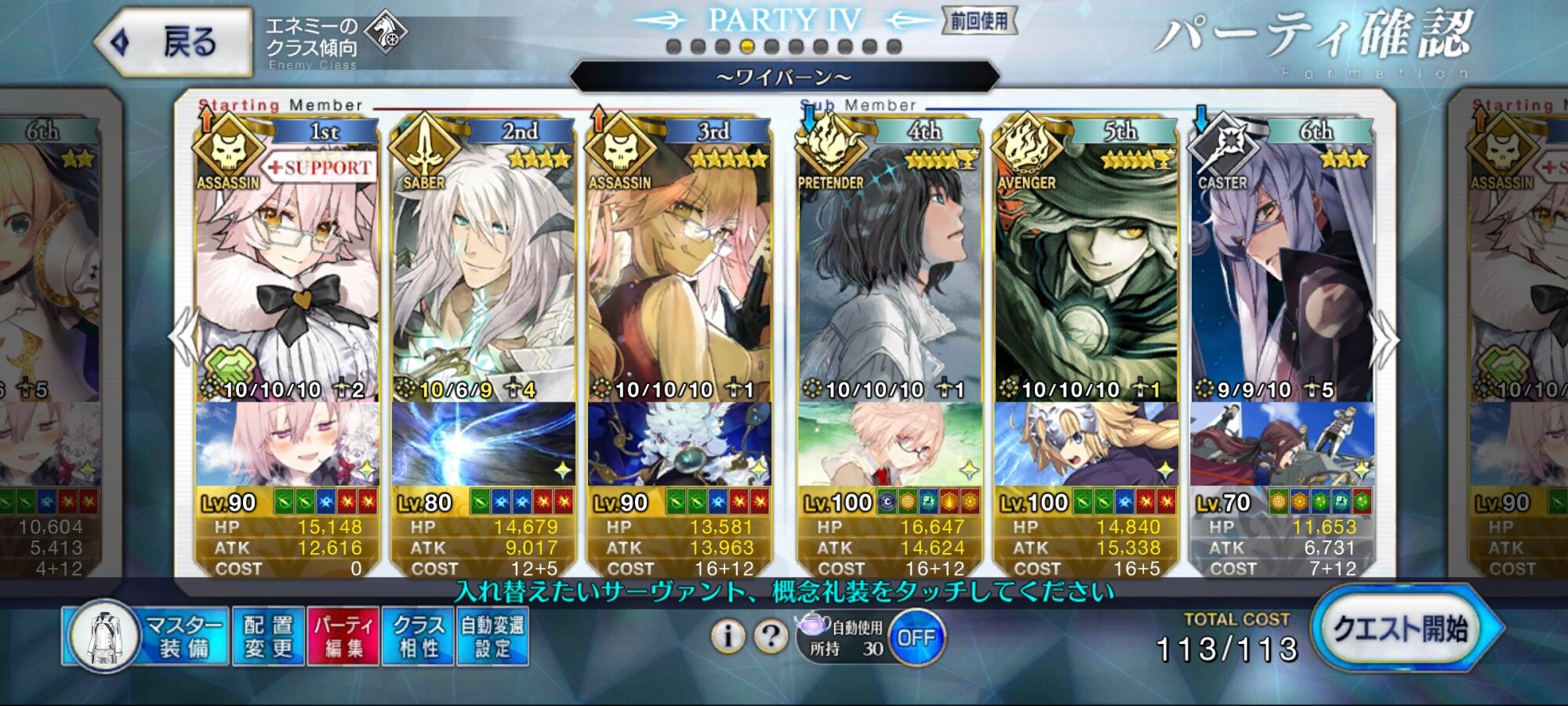Open 自動変還設定 settings

[492, 636]
